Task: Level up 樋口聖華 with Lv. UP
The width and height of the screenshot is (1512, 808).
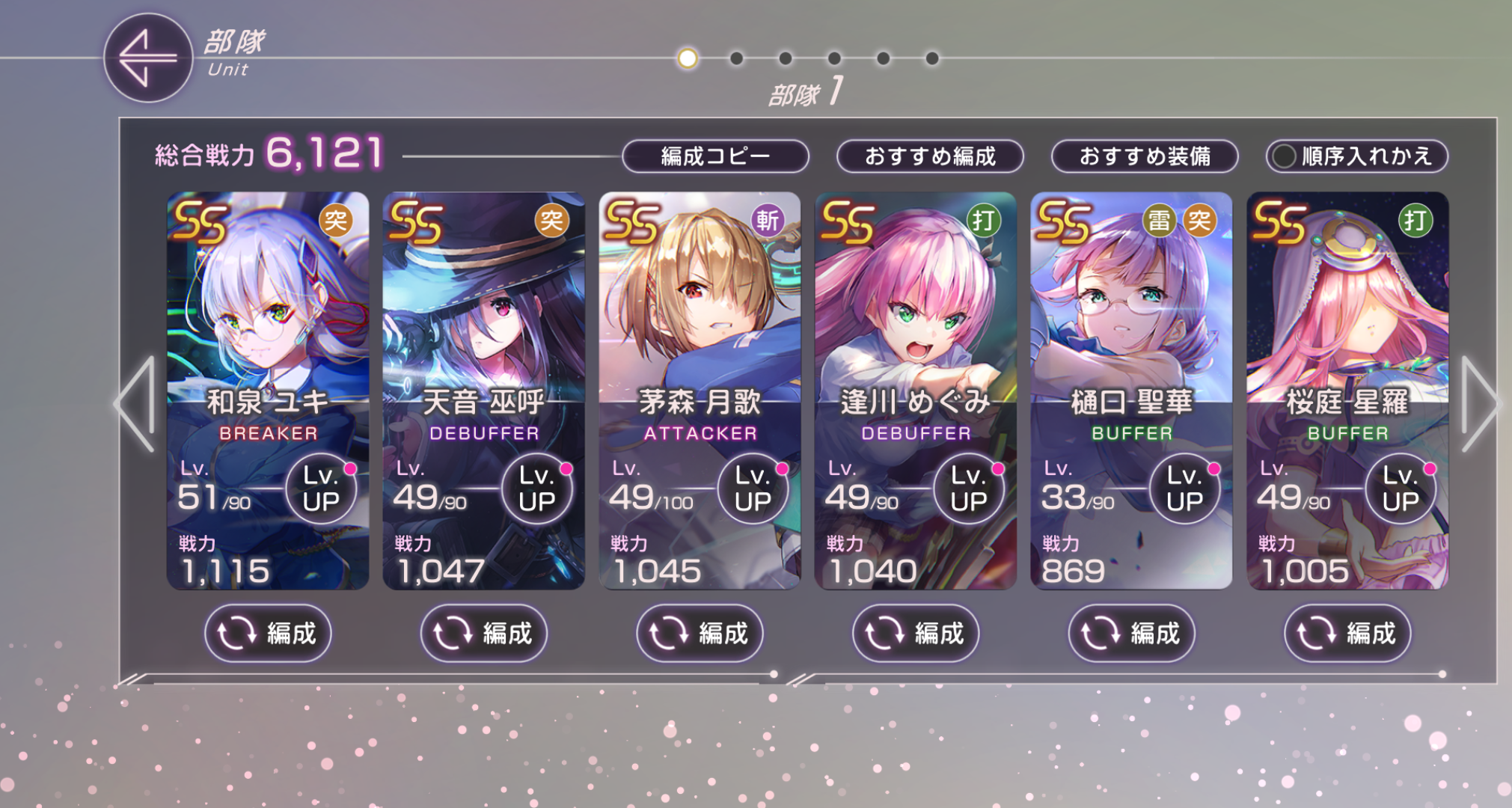Action: 1184,489
